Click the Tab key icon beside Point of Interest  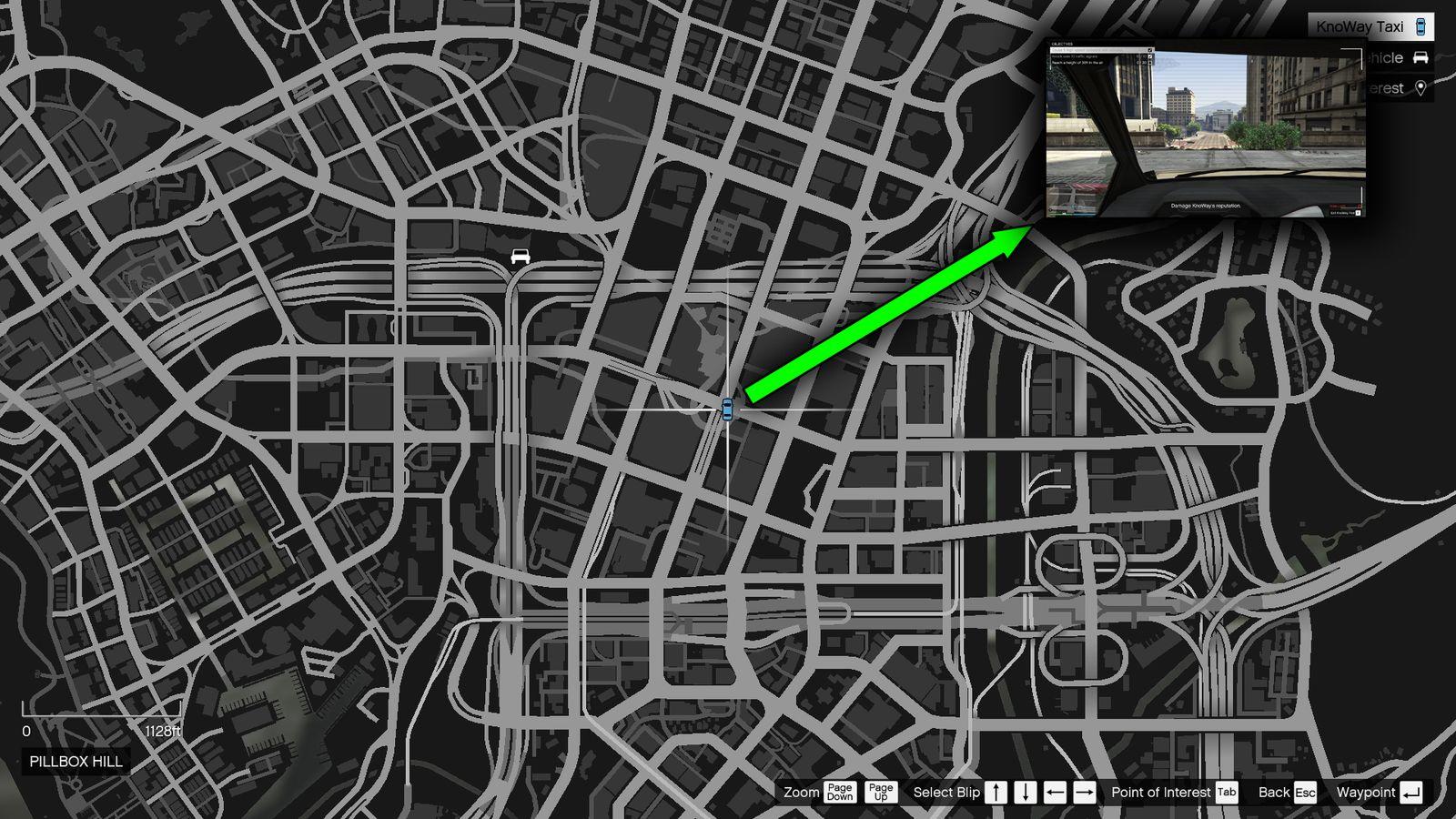pyautogui.click(x=1227, y=792)
